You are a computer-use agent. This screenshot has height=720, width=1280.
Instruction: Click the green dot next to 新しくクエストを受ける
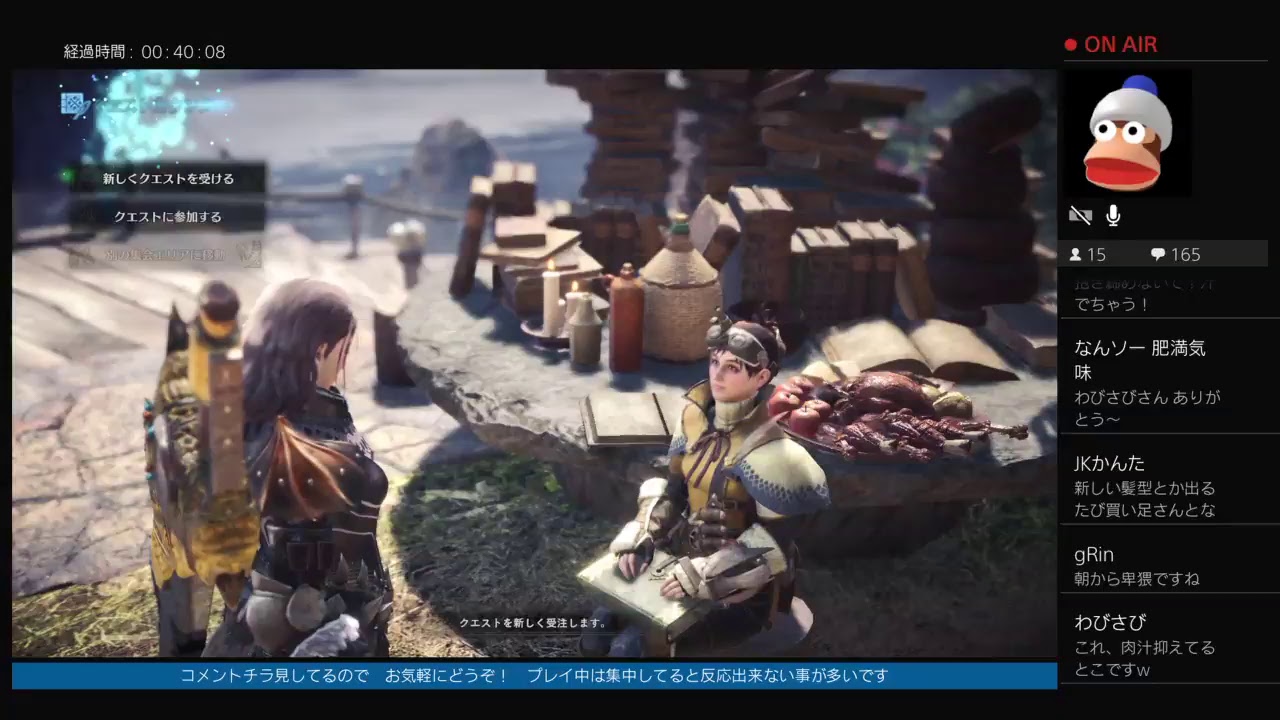point(68,177)
